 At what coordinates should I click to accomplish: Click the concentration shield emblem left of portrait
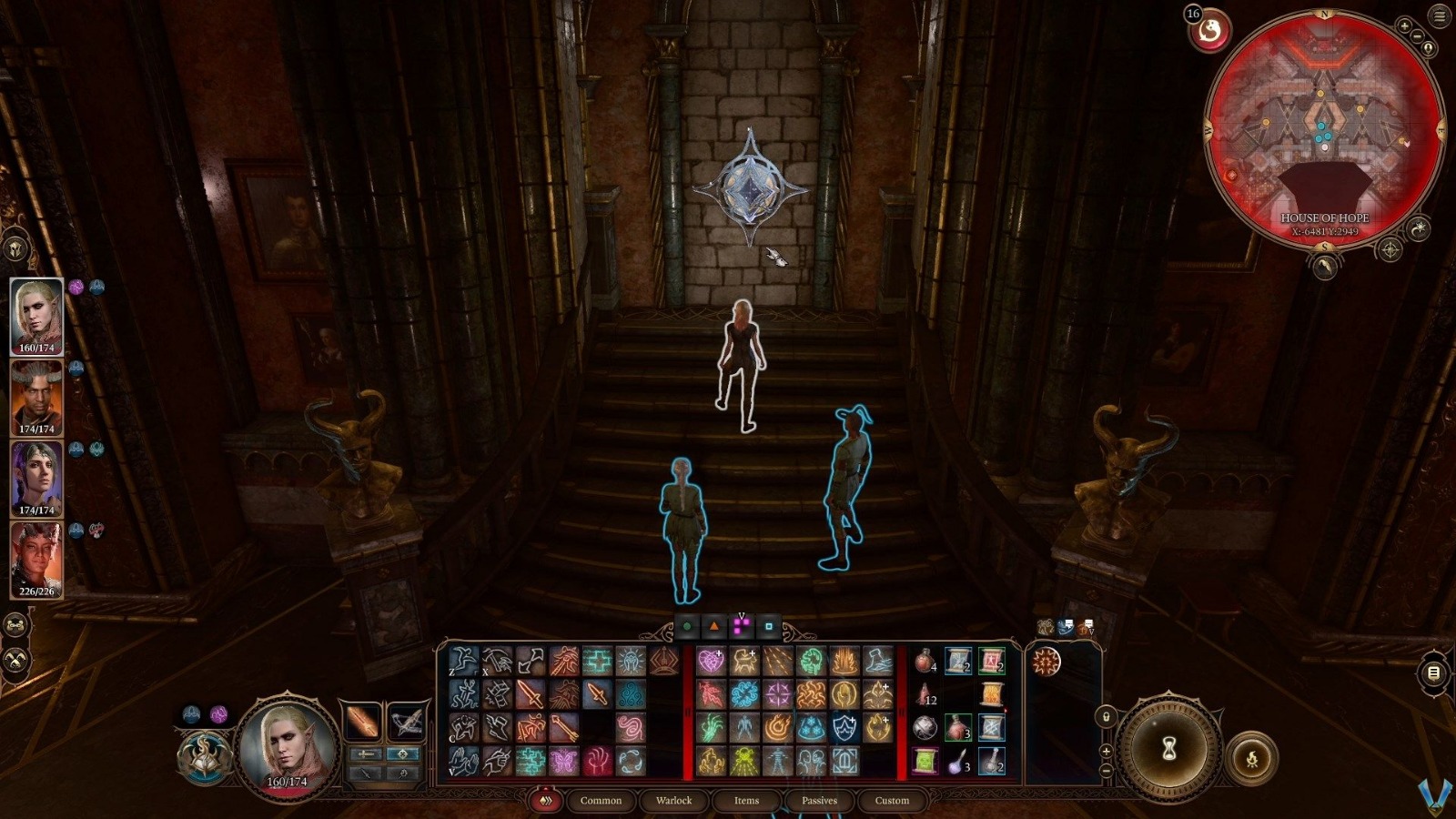click(x=204, y=758)
